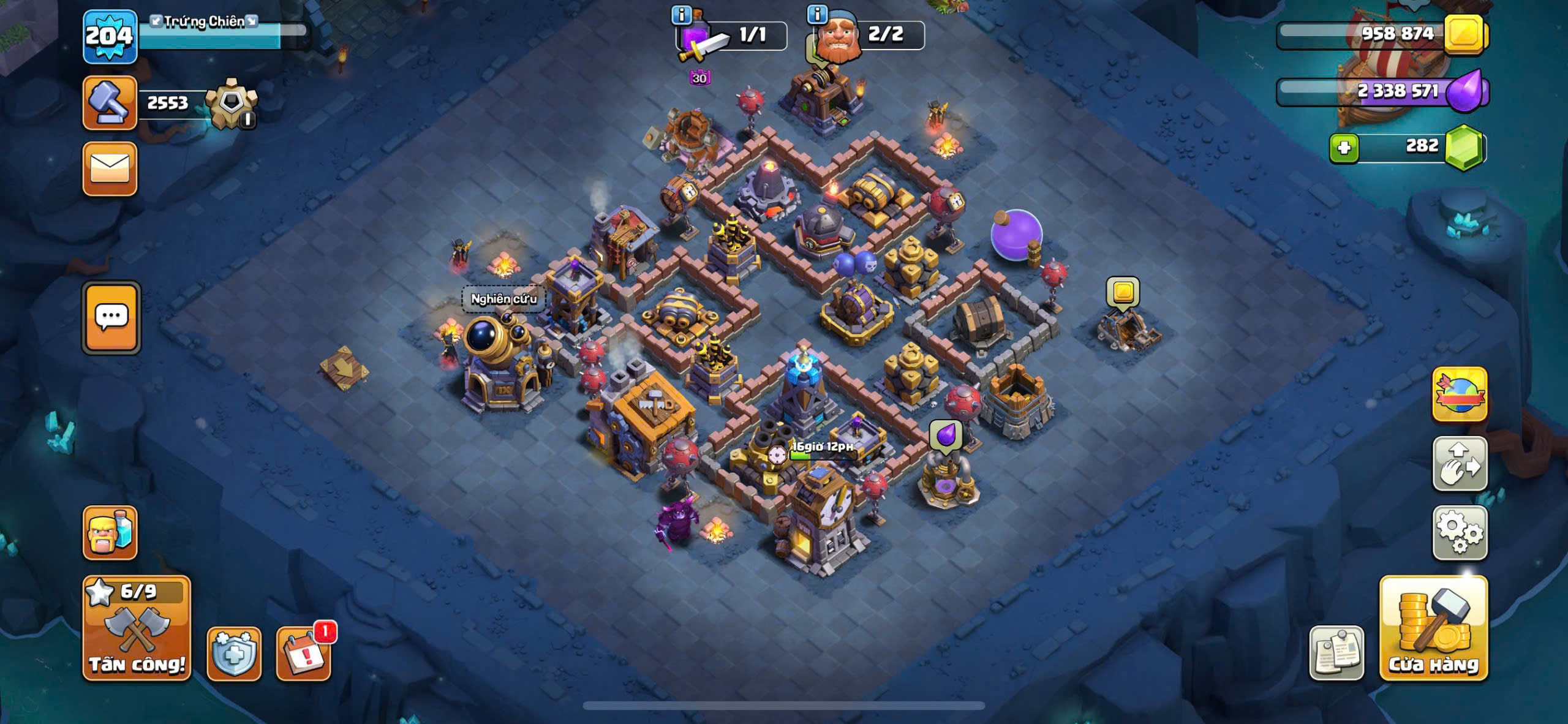Open the player level 204 profile badge
Screen dimensions: 1568x724
tap(110, 37)
